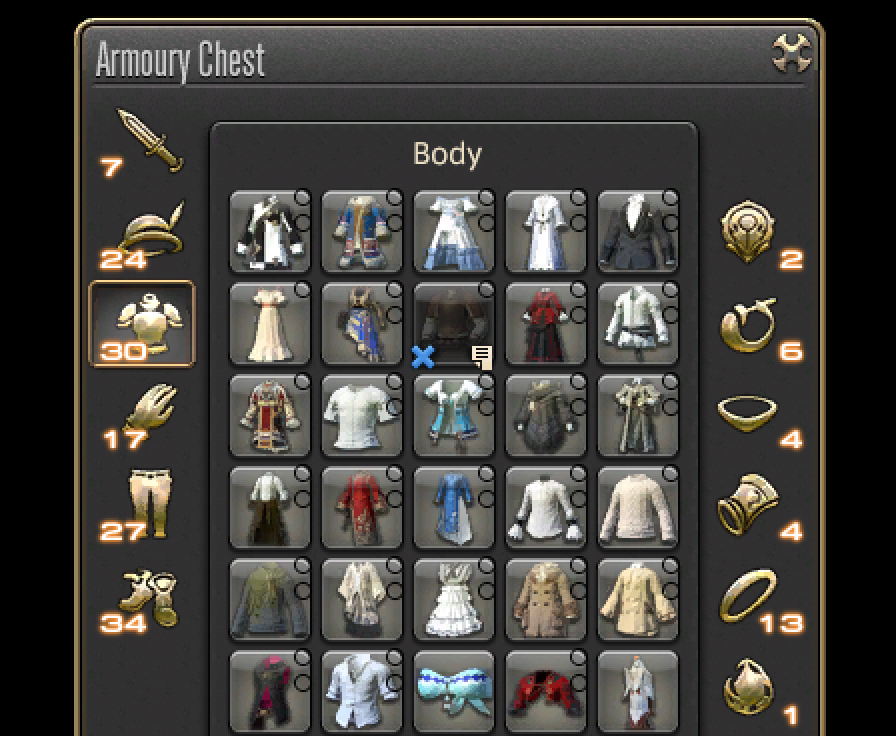
Task: Open the feet boots tab
Action: tap(149, 597)
